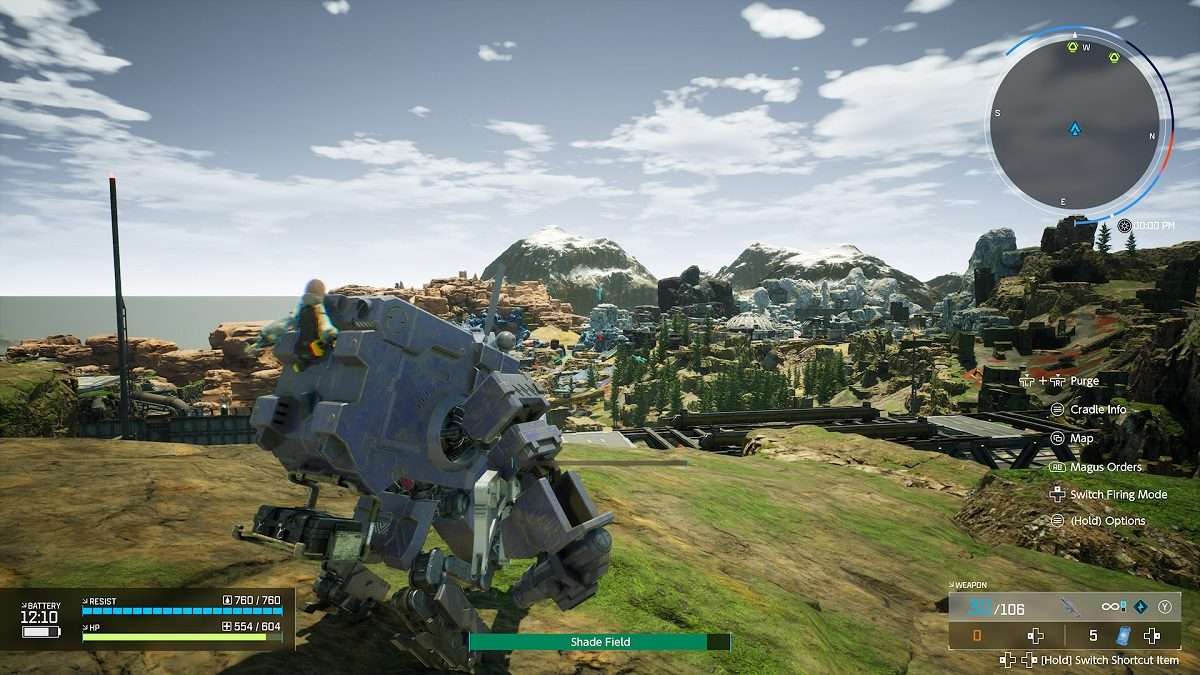Select the blue player arrow on the minimap

1074,128
